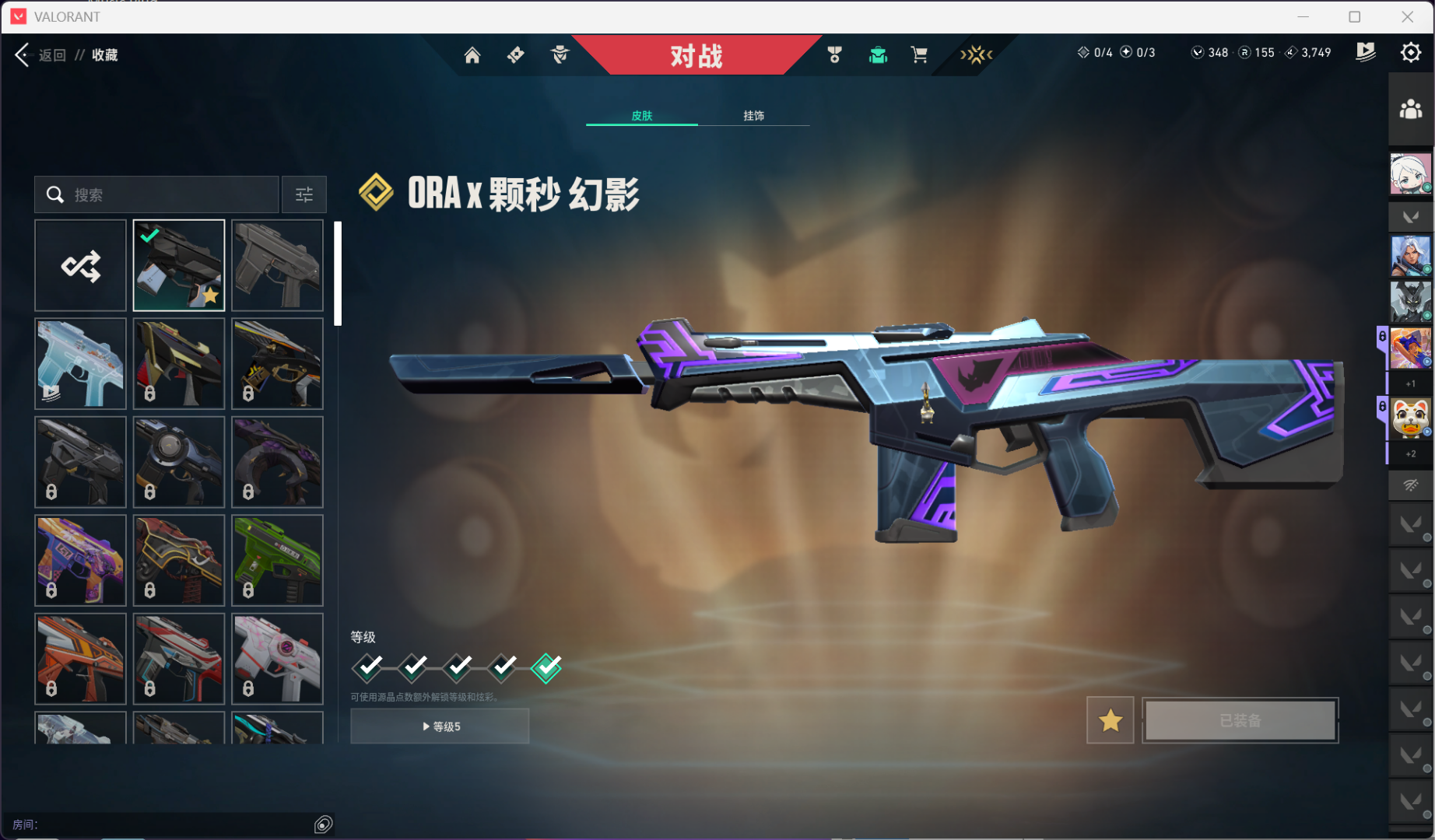Image resolution: width=1435 pixels, height=840 pixels.
Task: Click the red 对战 play button
Action: pos(696,55)
